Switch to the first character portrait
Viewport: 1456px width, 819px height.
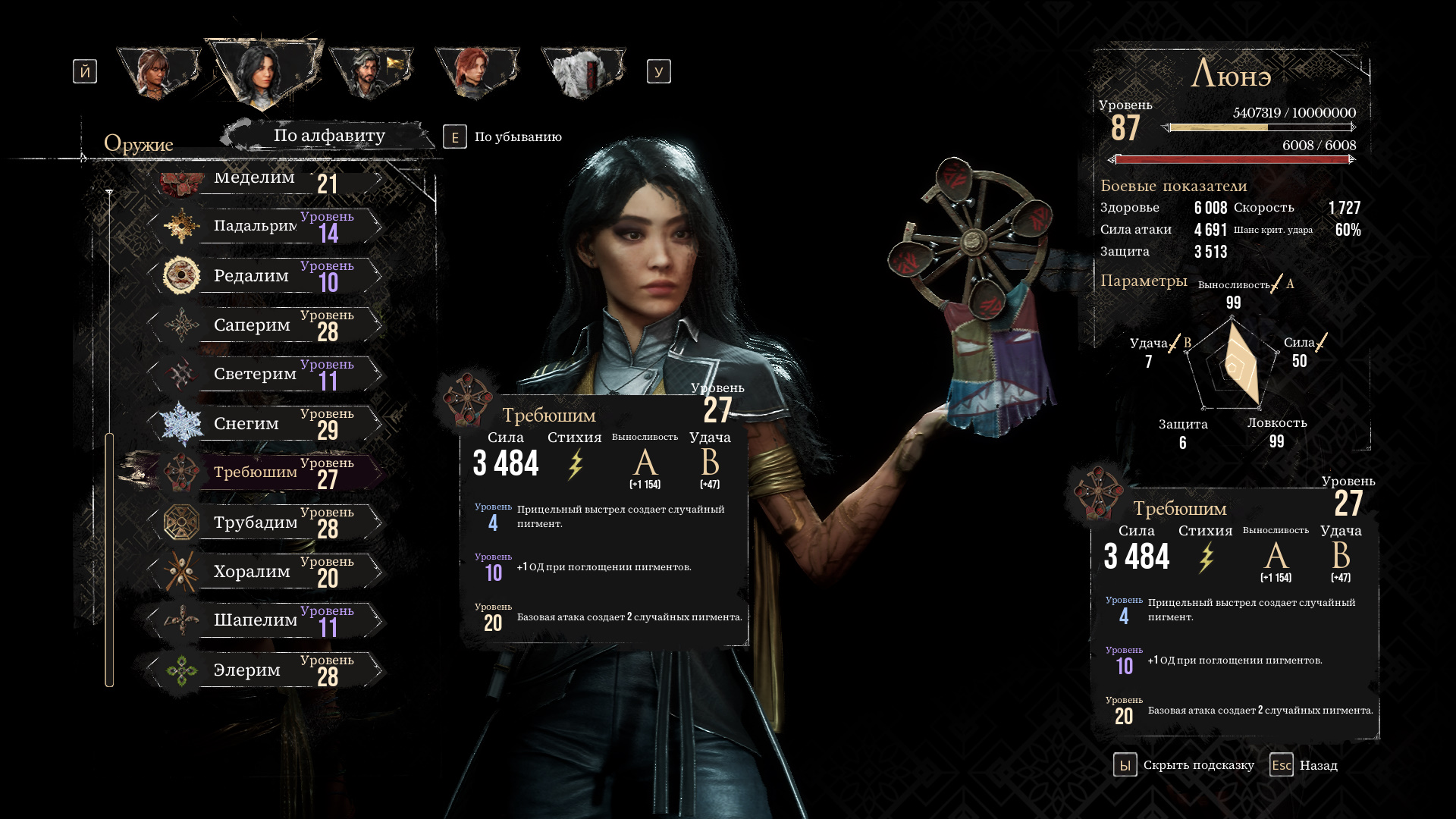158,73
